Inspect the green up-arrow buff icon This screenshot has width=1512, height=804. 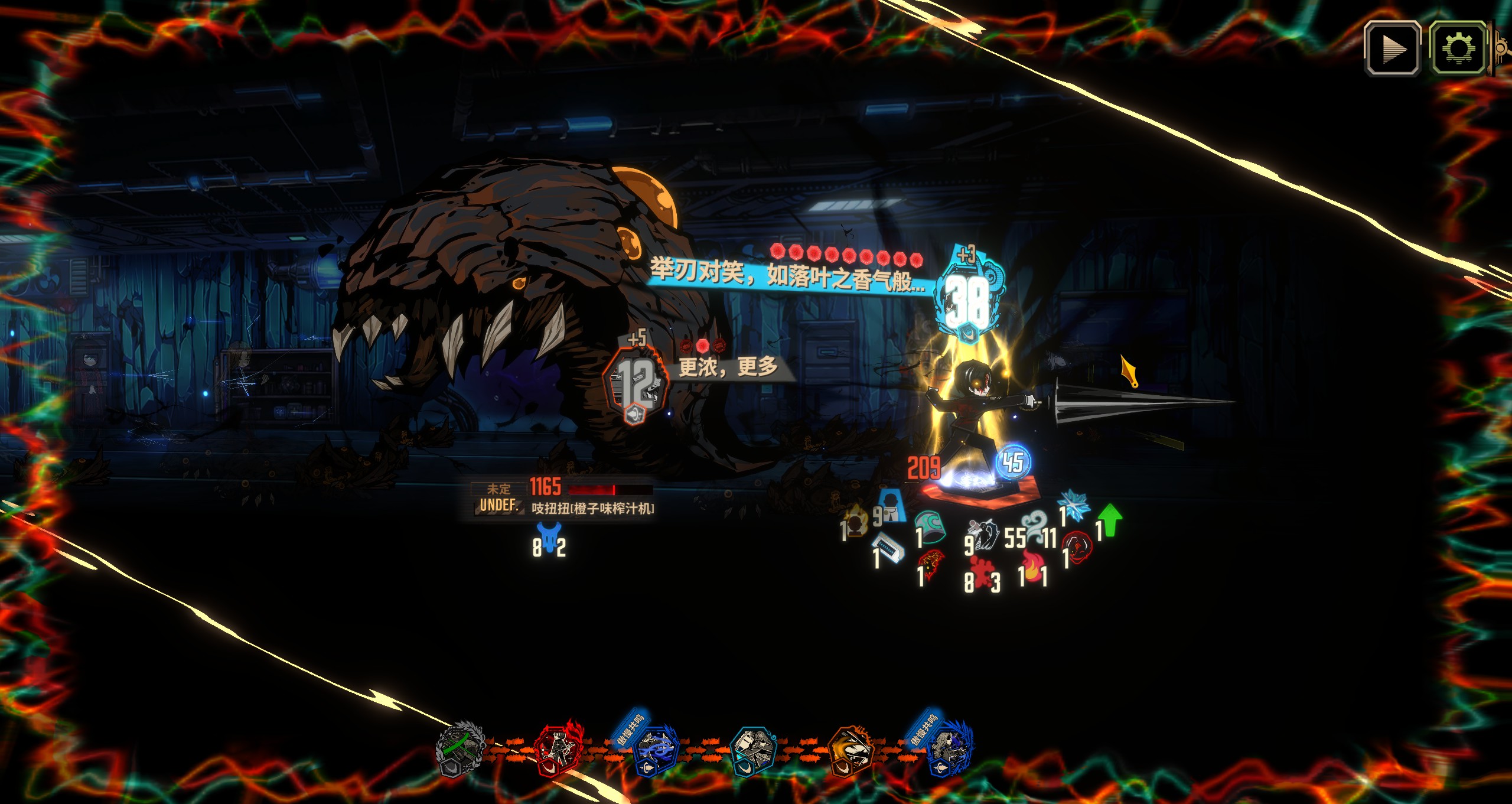click(1109, 520)
